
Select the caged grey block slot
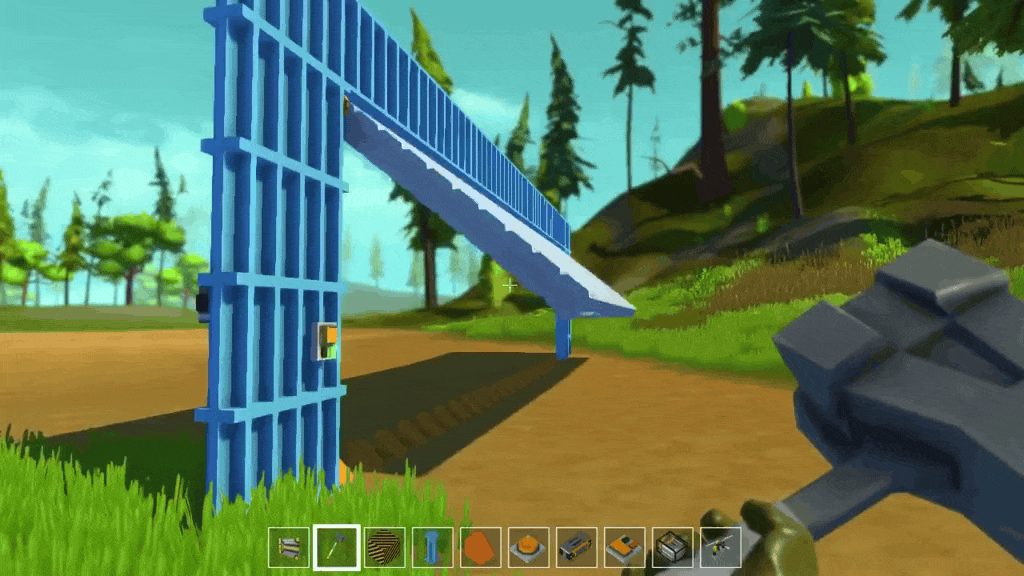[x=672, y=547]
